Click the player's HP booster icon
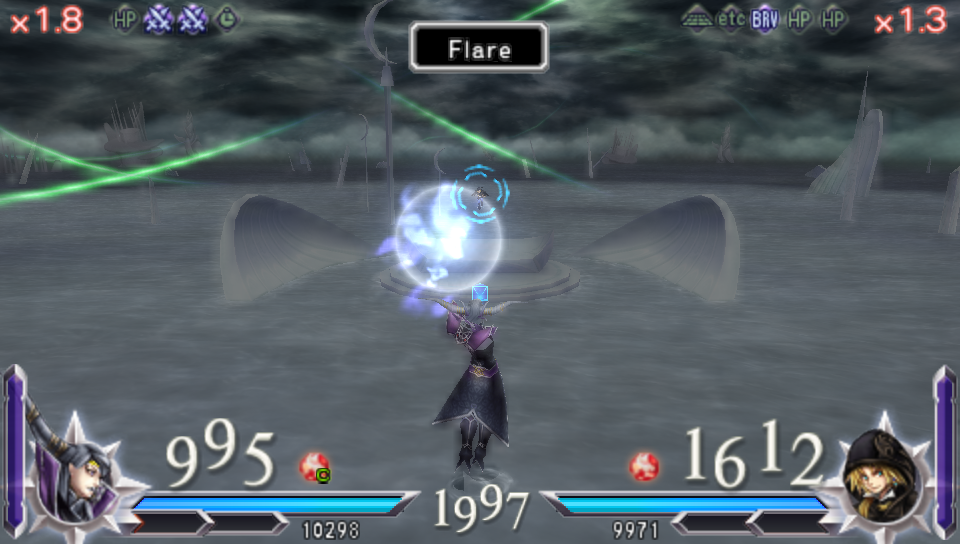The height and width of the screenshot is (544, 960). (x=124, y=19)
